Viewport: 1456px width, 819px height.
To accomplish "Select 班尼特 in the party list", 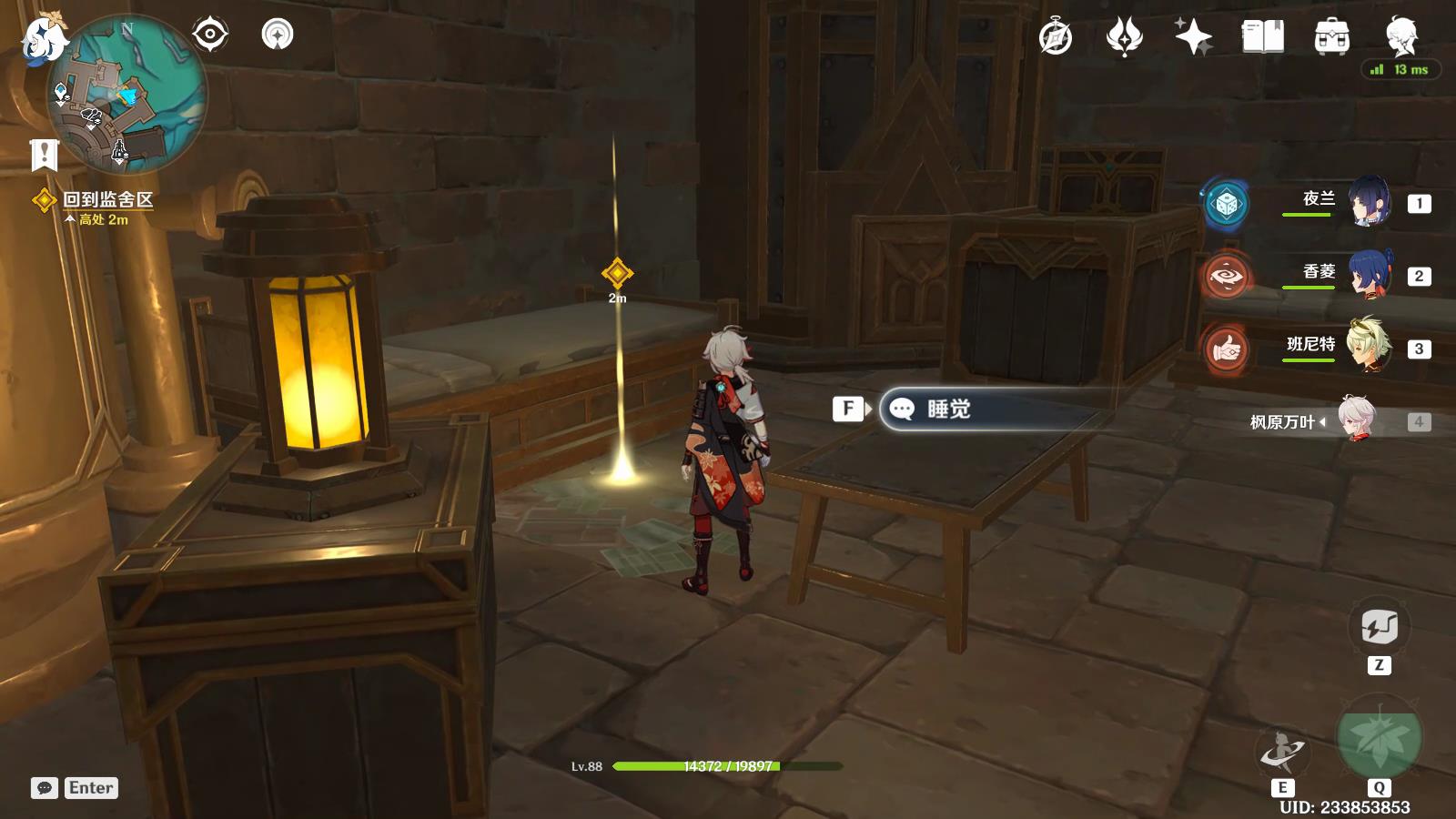I will click(x=1370, y=349).
